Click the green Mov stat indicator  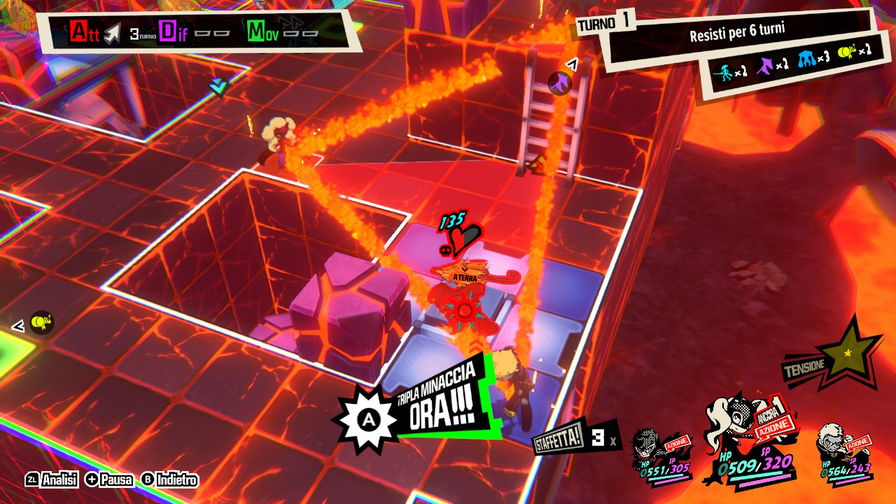[x=257, y=32]
